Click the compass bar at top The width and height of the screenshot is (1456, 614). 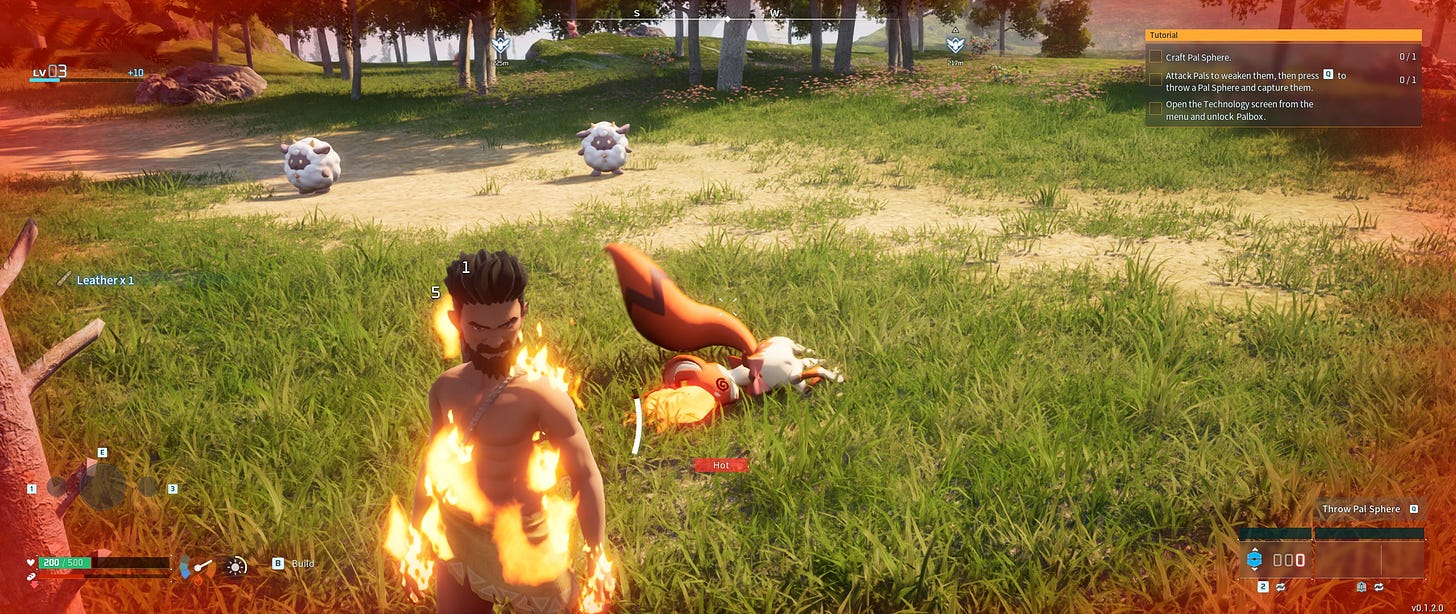[x=727, y=18]
